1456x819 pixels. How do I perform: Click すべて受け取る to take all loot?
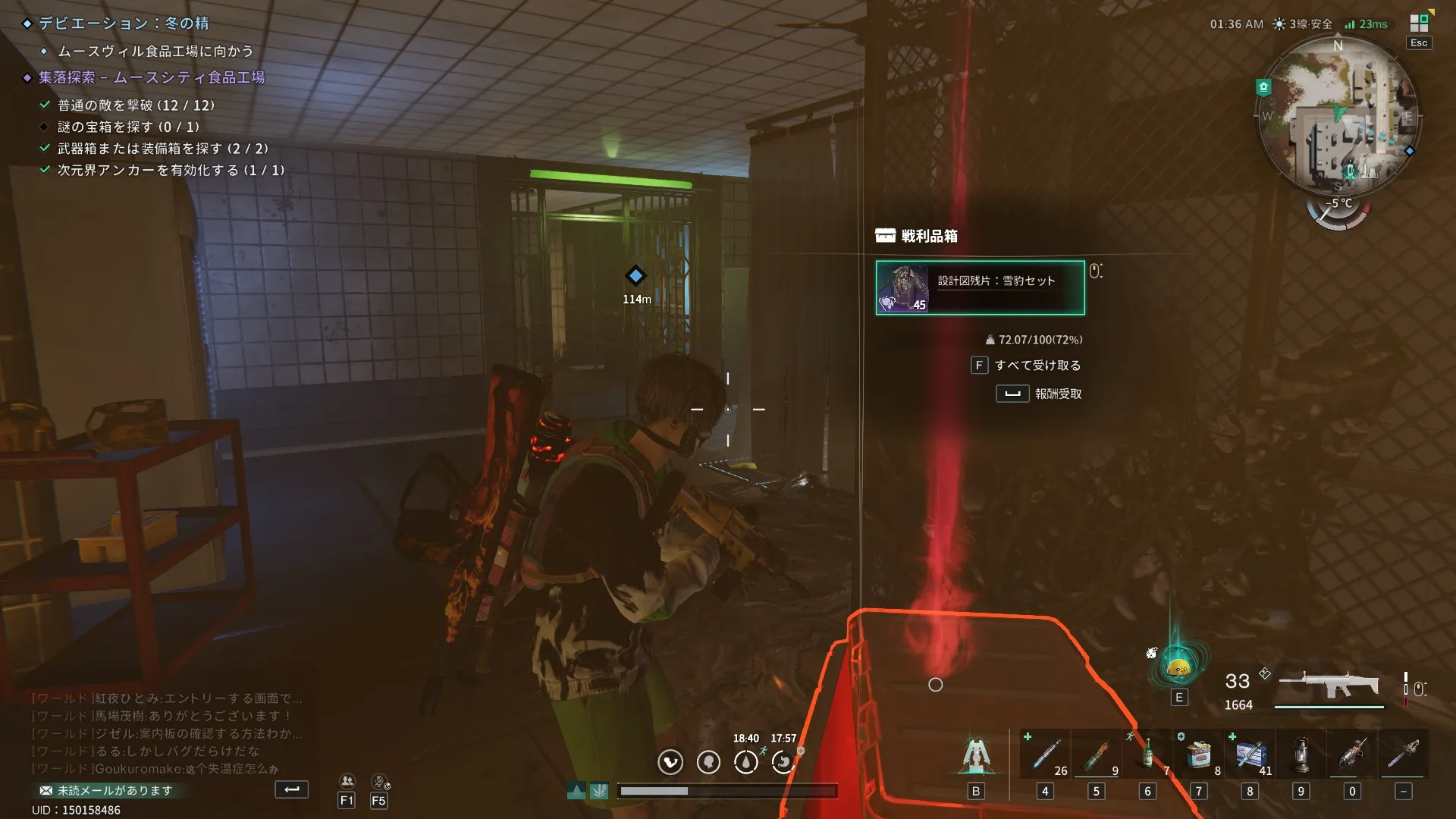pyautogui.click(x=1037, y=366)
